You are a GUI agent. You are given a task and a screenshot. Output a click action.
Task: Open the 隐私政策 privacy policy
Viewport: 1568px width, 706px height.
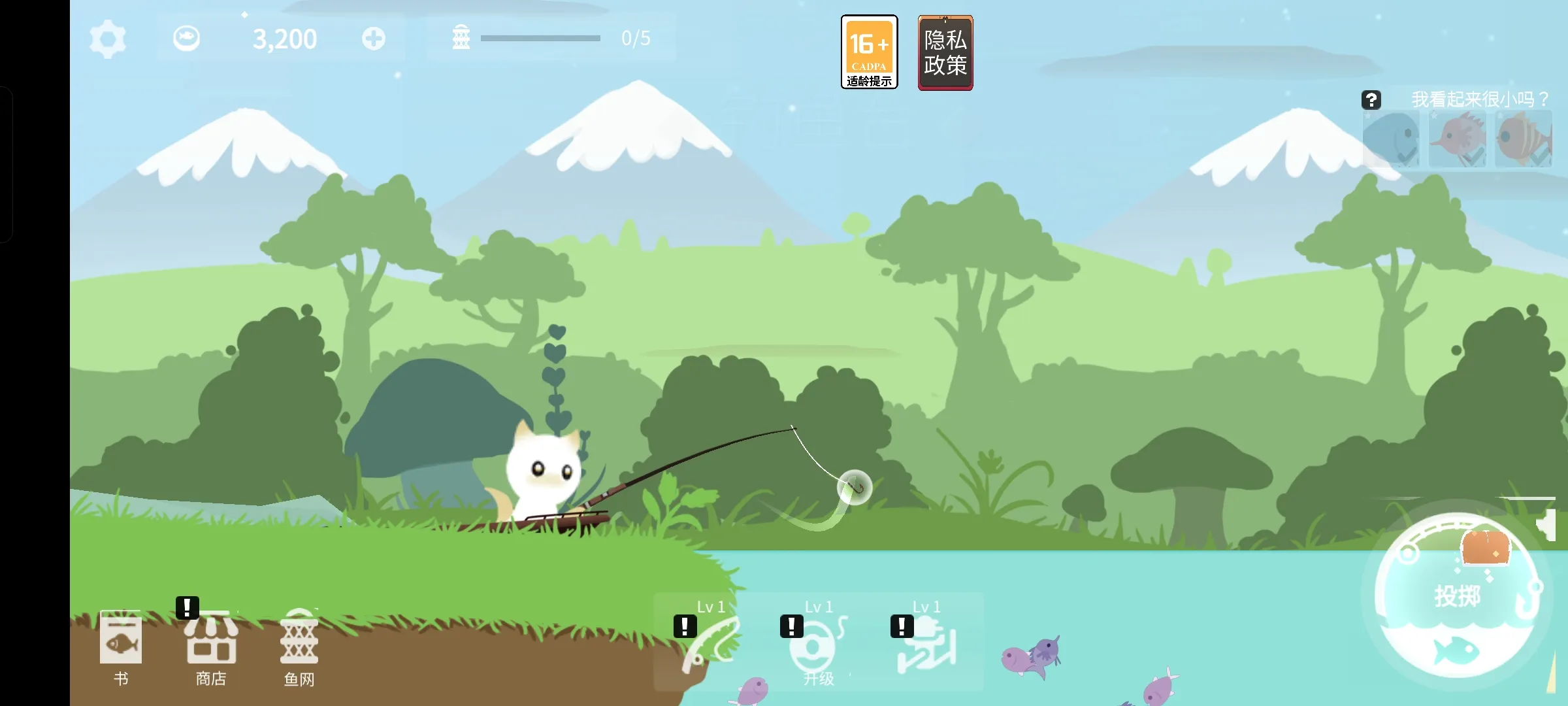[x=945, y=52]
